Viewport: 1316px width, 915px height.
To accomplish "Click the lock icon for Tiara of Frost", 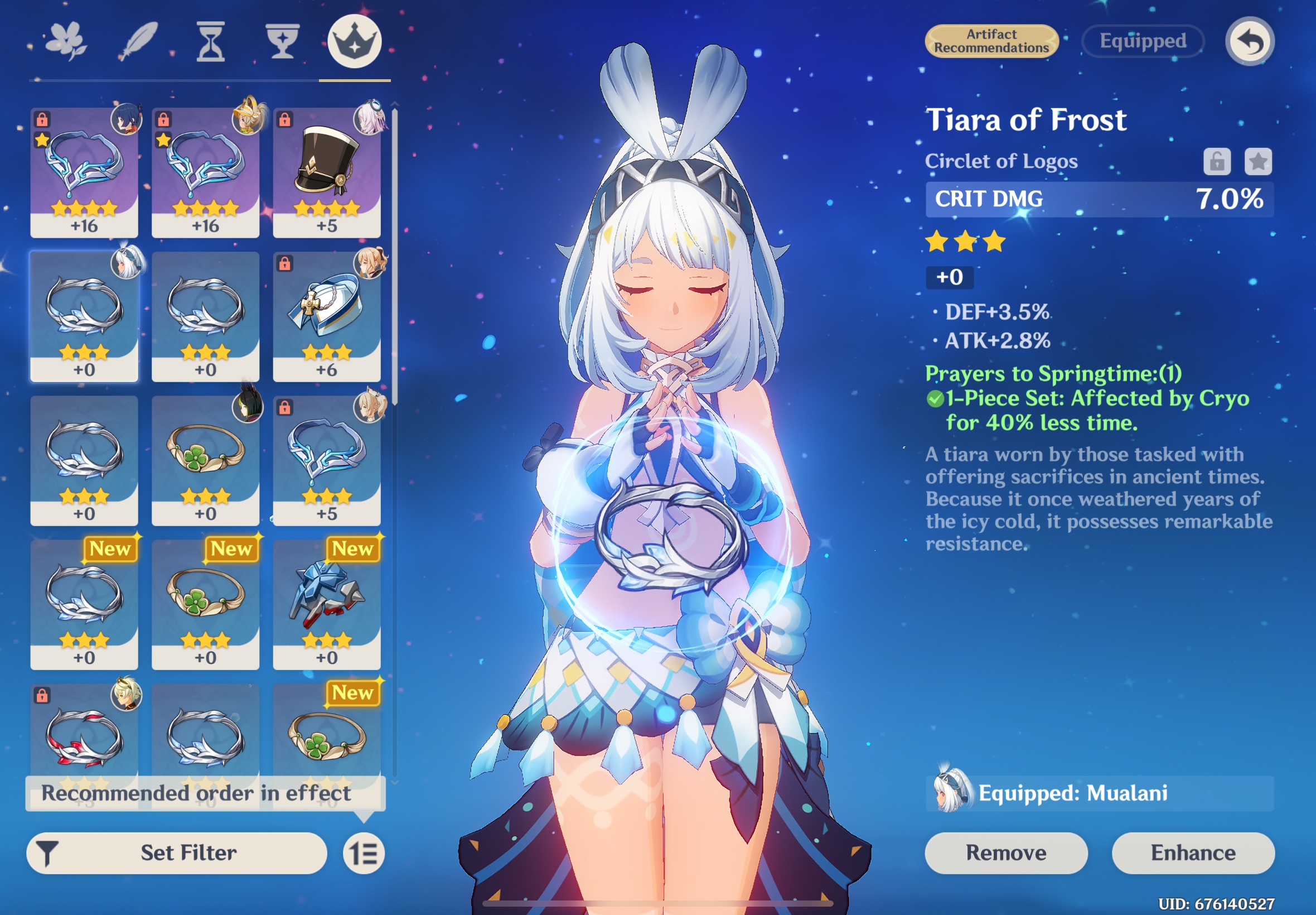I will click(1218, 162).
